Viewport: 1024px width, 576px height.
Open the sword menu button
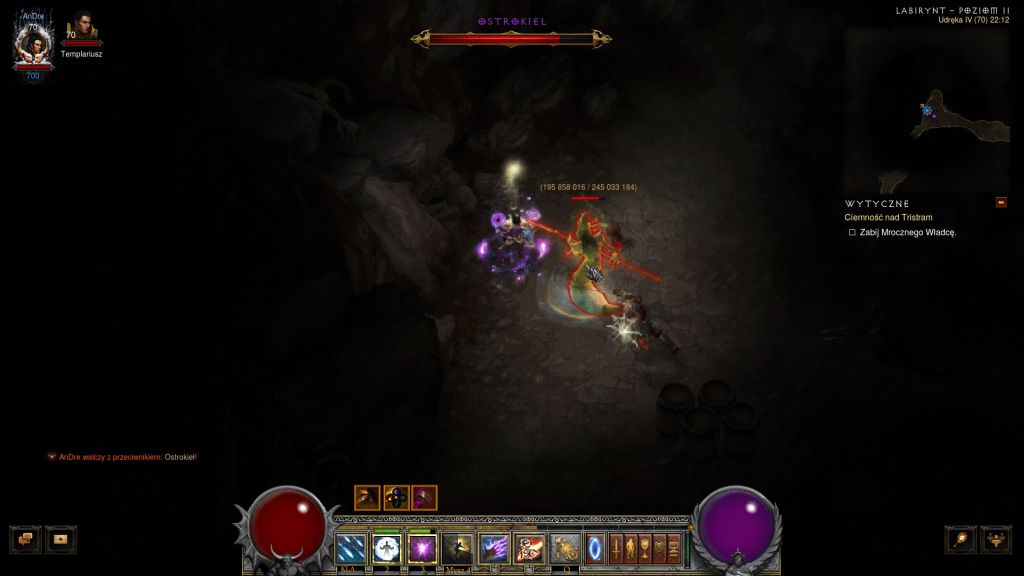[616, 547]
